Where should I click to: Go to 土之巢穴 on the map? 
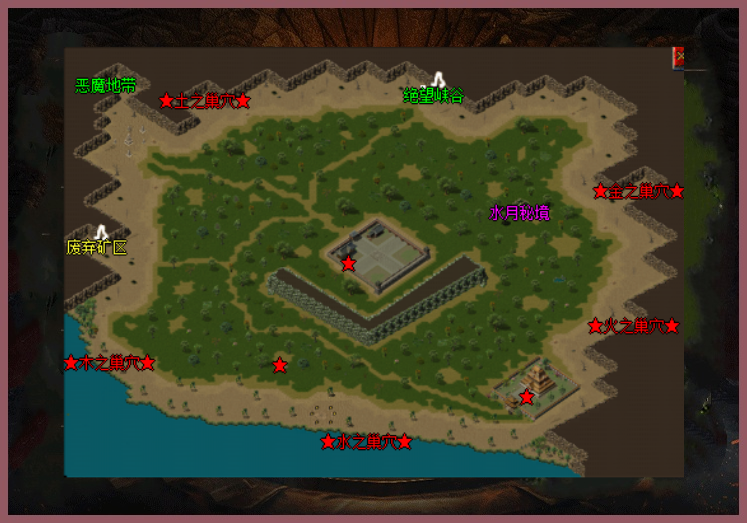coord(204,101)
